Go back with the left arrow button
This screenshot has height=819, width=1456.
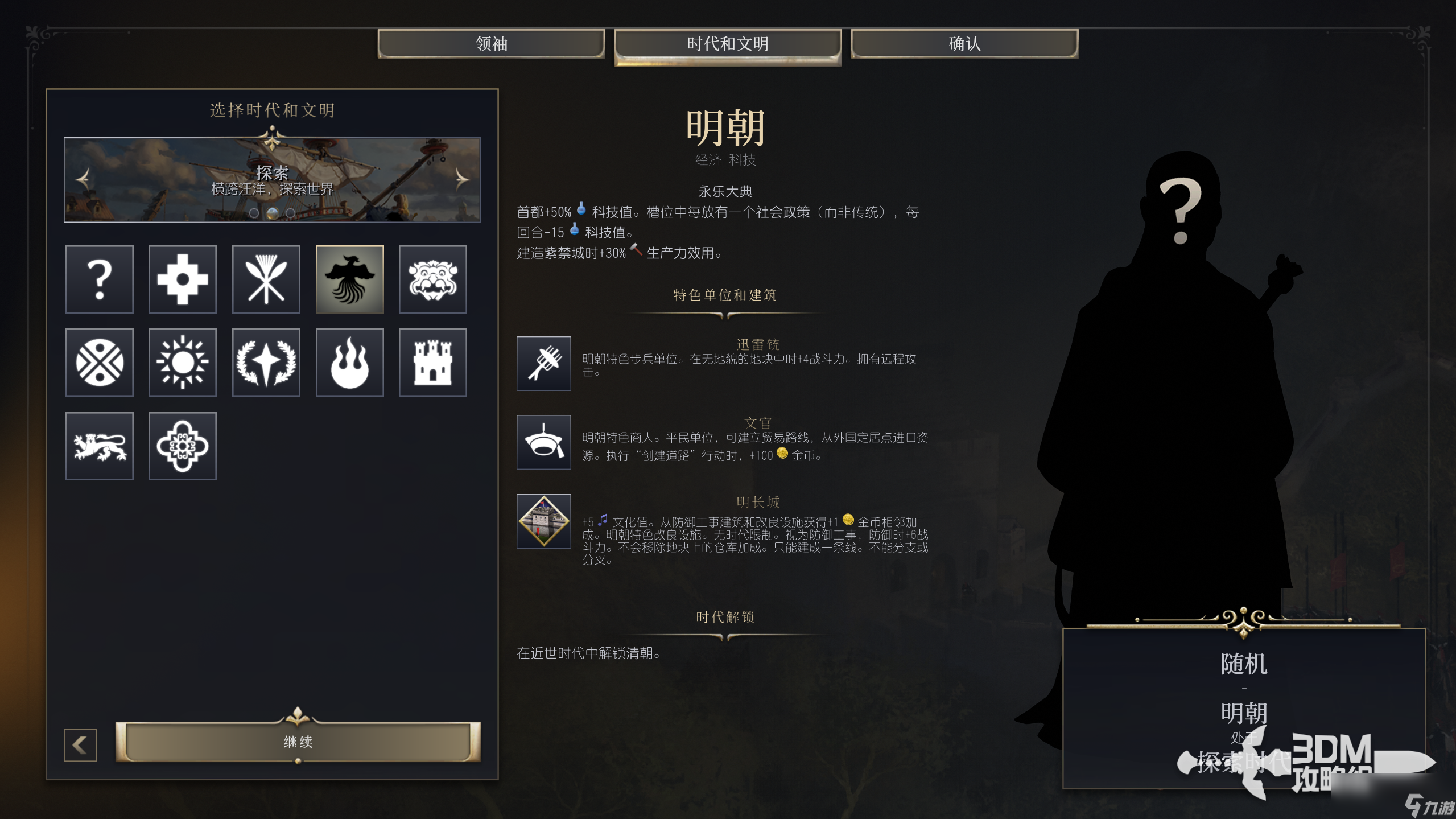(80, 744)
